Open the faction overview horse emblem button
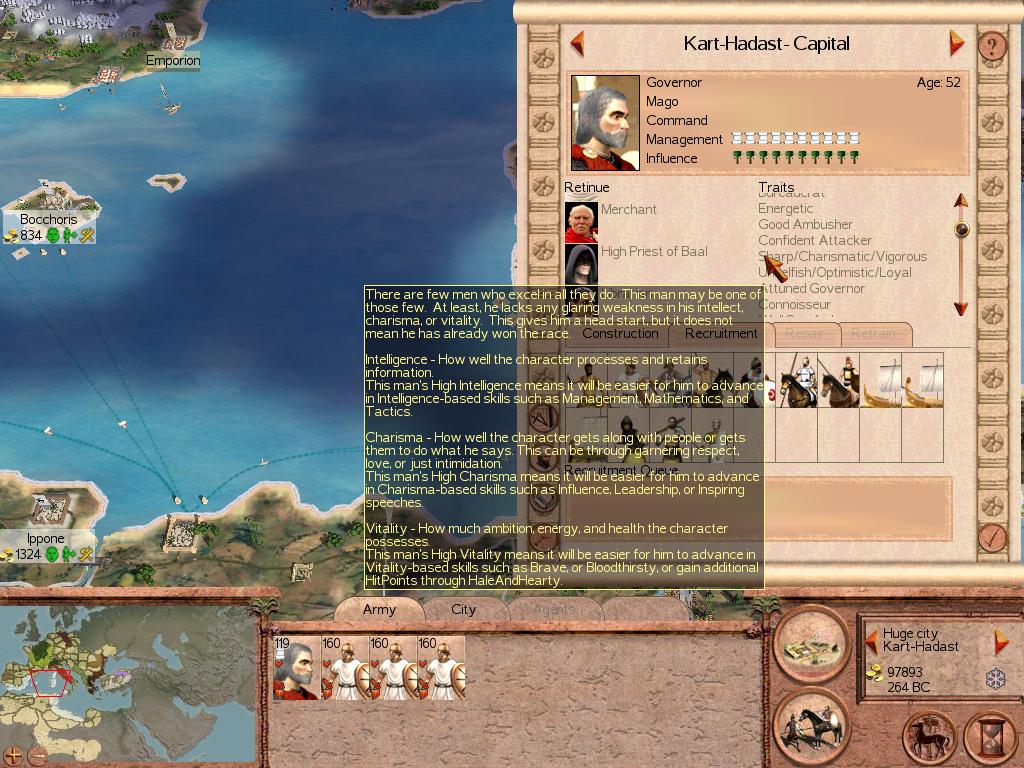The width and height of the screenshot is (1024, 768). click(x=929, y=738)
